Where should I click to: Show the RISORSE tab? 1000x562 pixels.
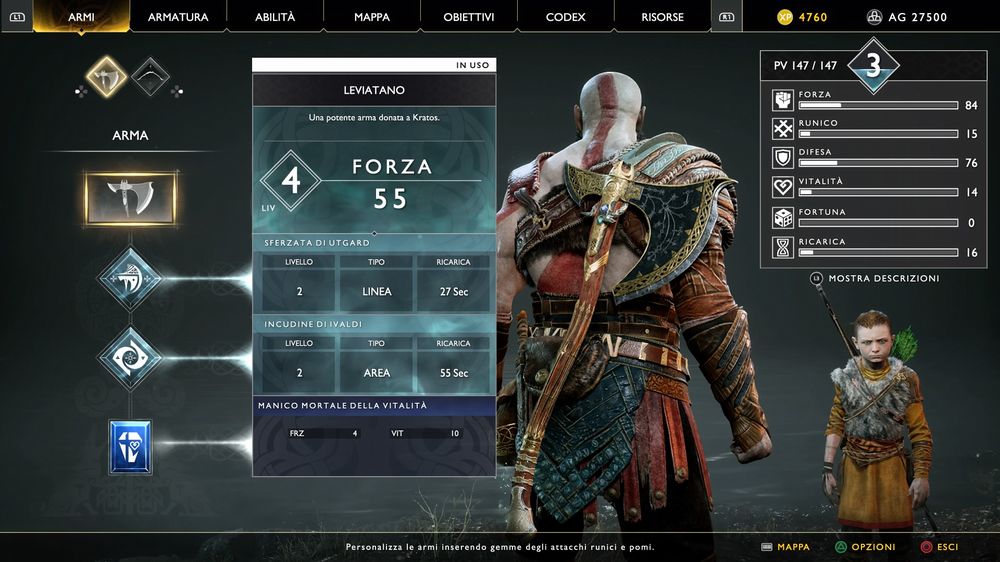coord(663,17)
